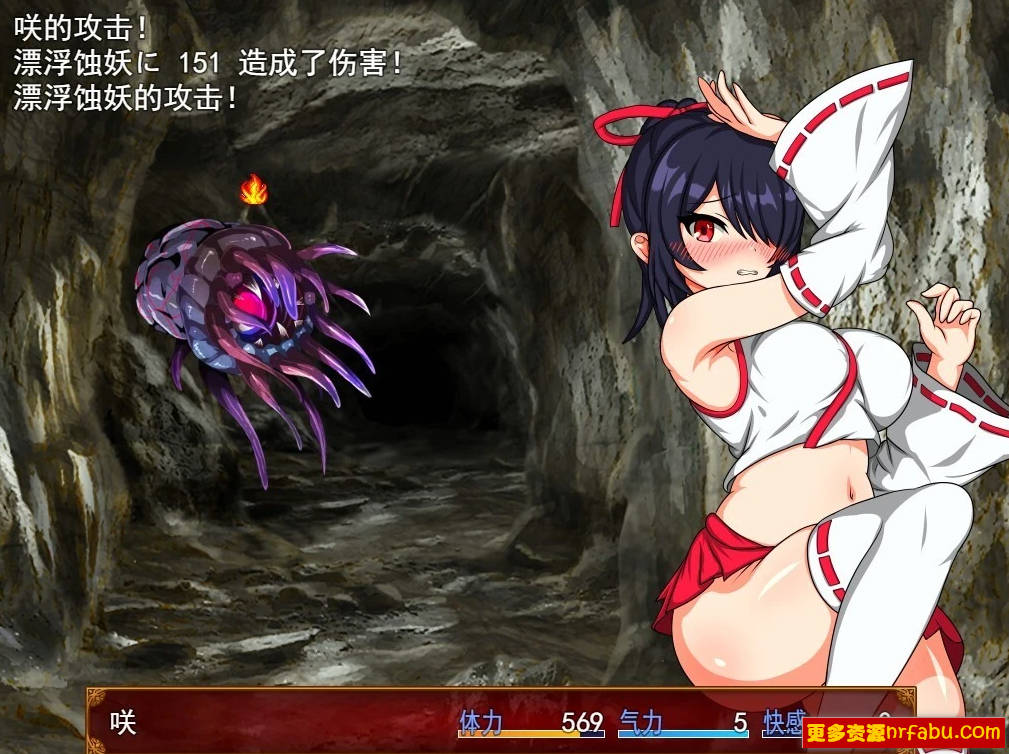The image size is (1009, 754).
Task: Select party member 咲 in the status panel
Action: [x=122, y=722]
